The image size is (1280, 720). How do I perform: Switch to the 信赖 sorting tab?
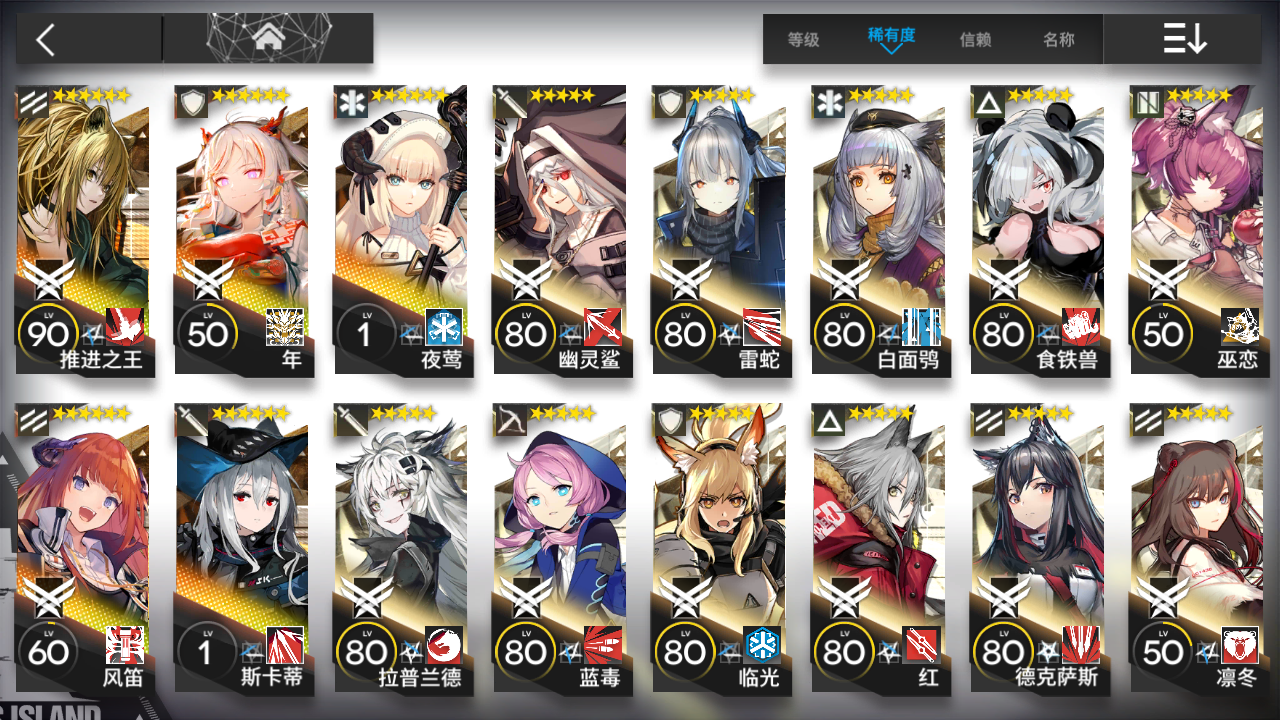(974, 40)
